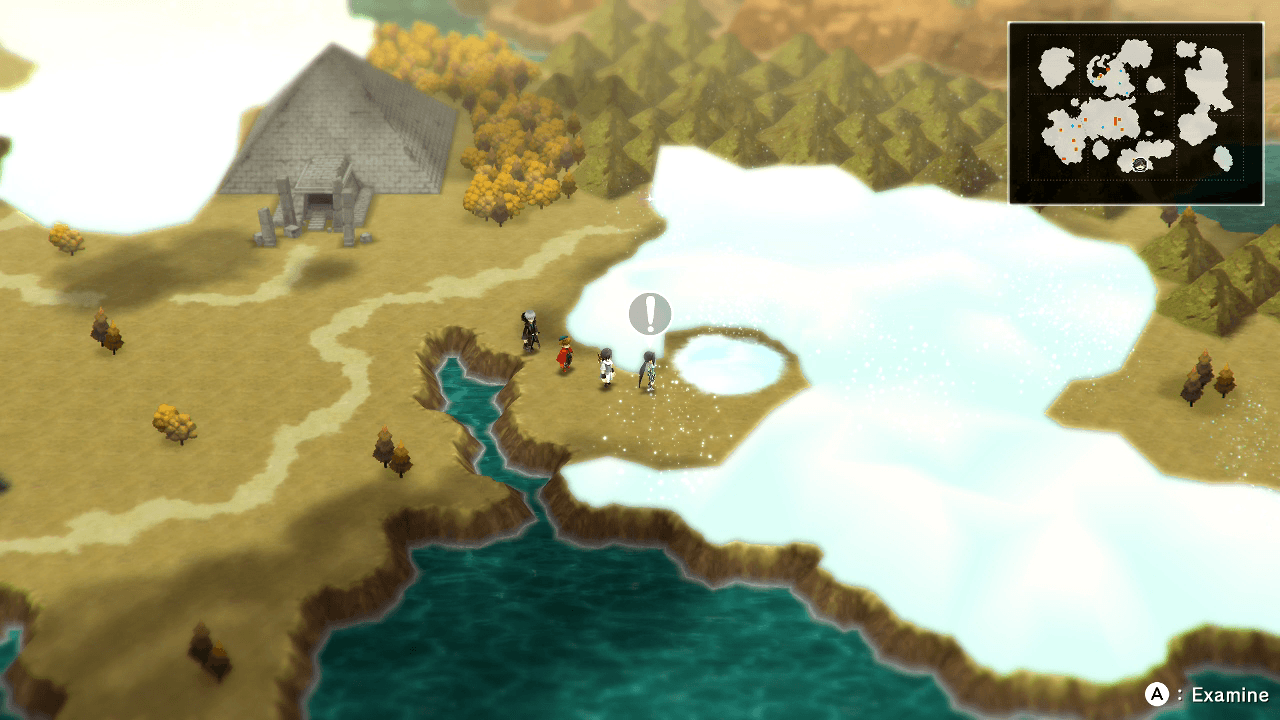This screenshot has width=1280, height=720.
Task: Click the orange dungeon marker on the western island
Action: [x=1062, y=128]
